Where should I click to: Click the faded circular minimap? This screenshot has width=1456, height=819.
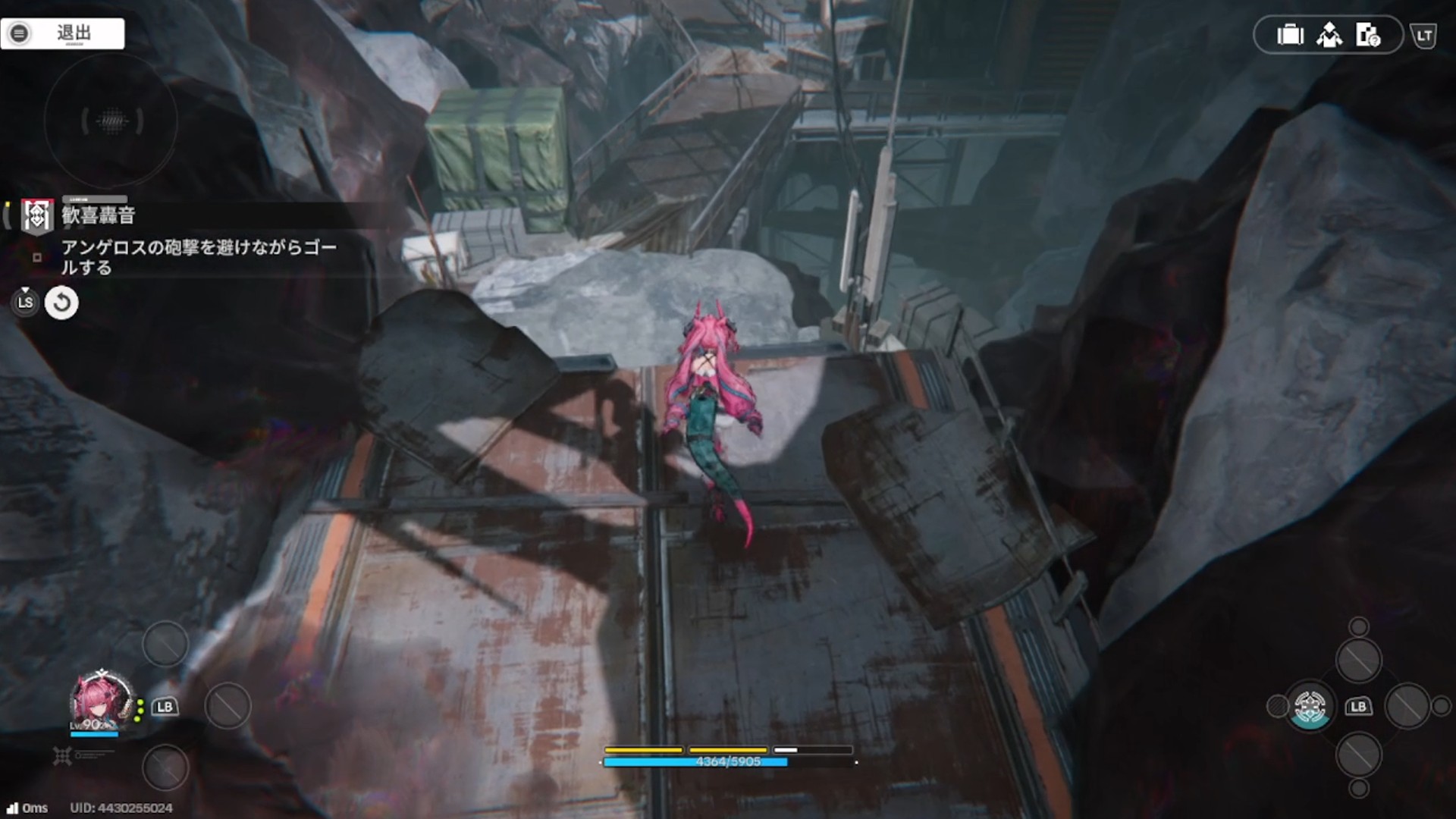click(111, 121)
